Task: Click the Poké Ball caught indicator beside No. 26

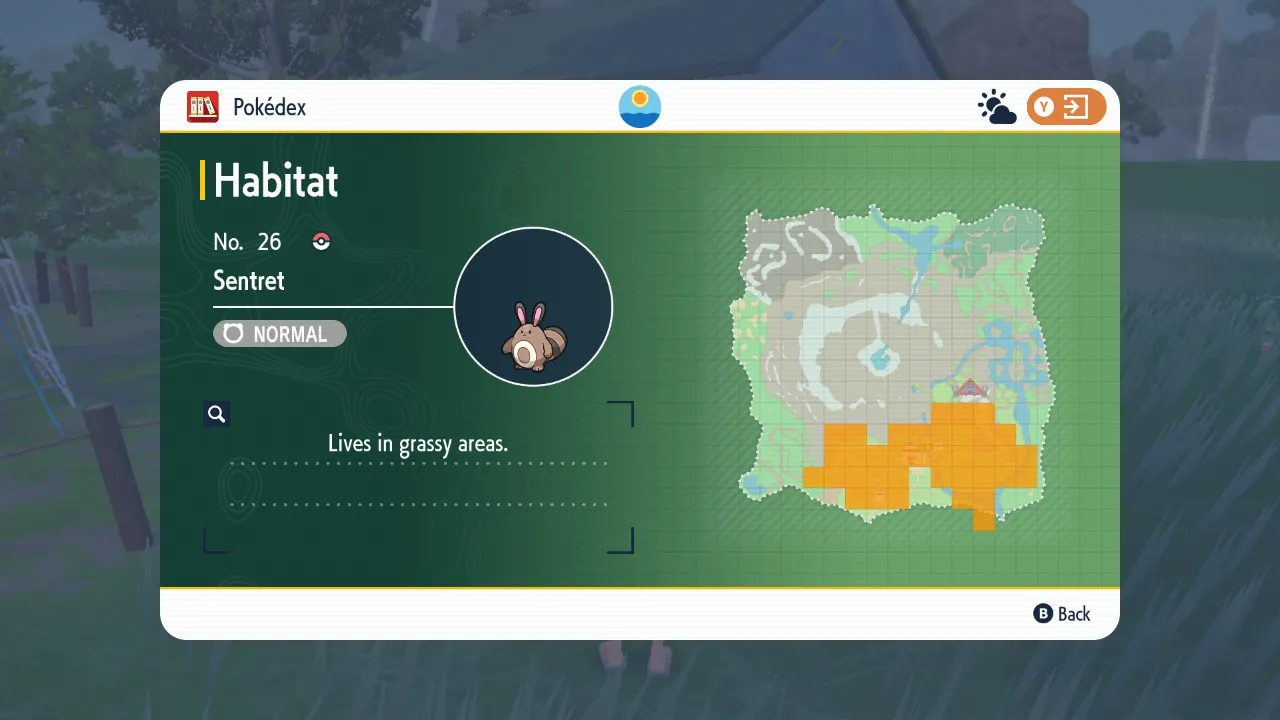Action: pos(320,240)
